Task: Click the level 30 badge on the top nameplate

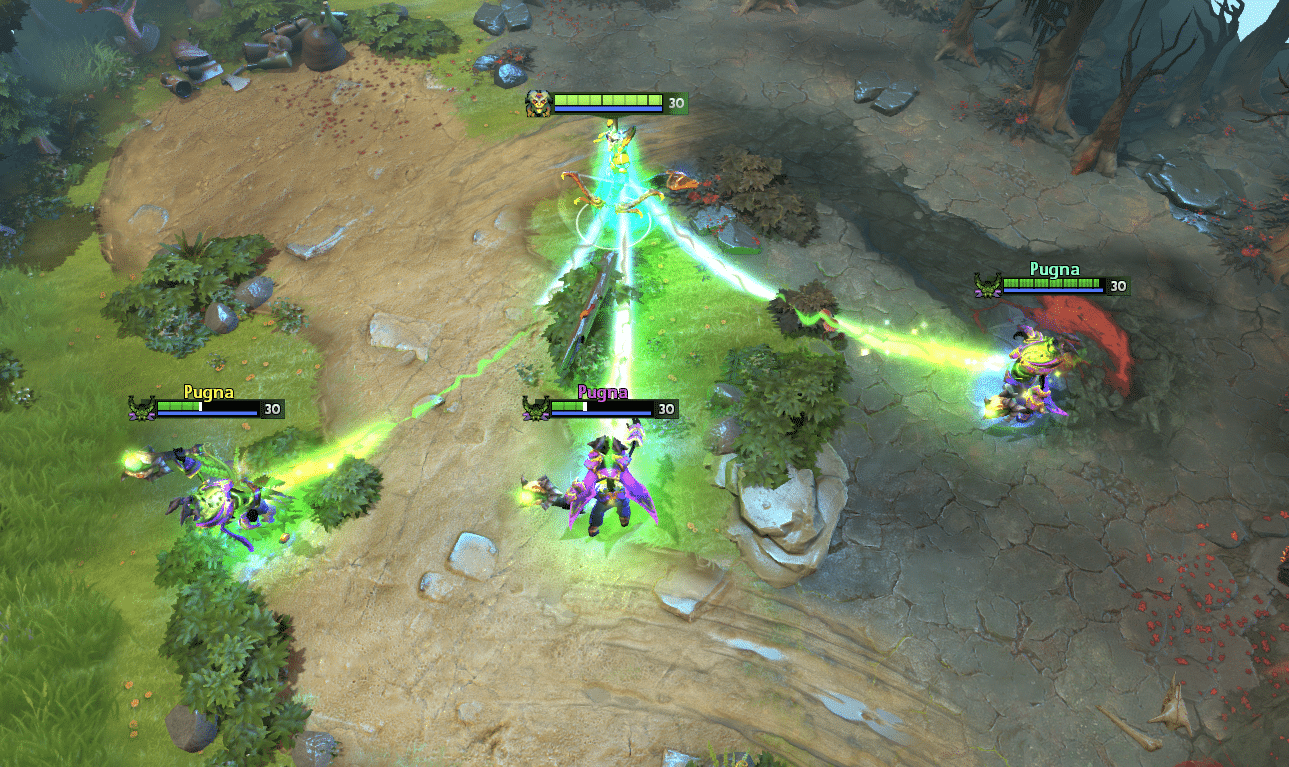Action: coord(675,100)
